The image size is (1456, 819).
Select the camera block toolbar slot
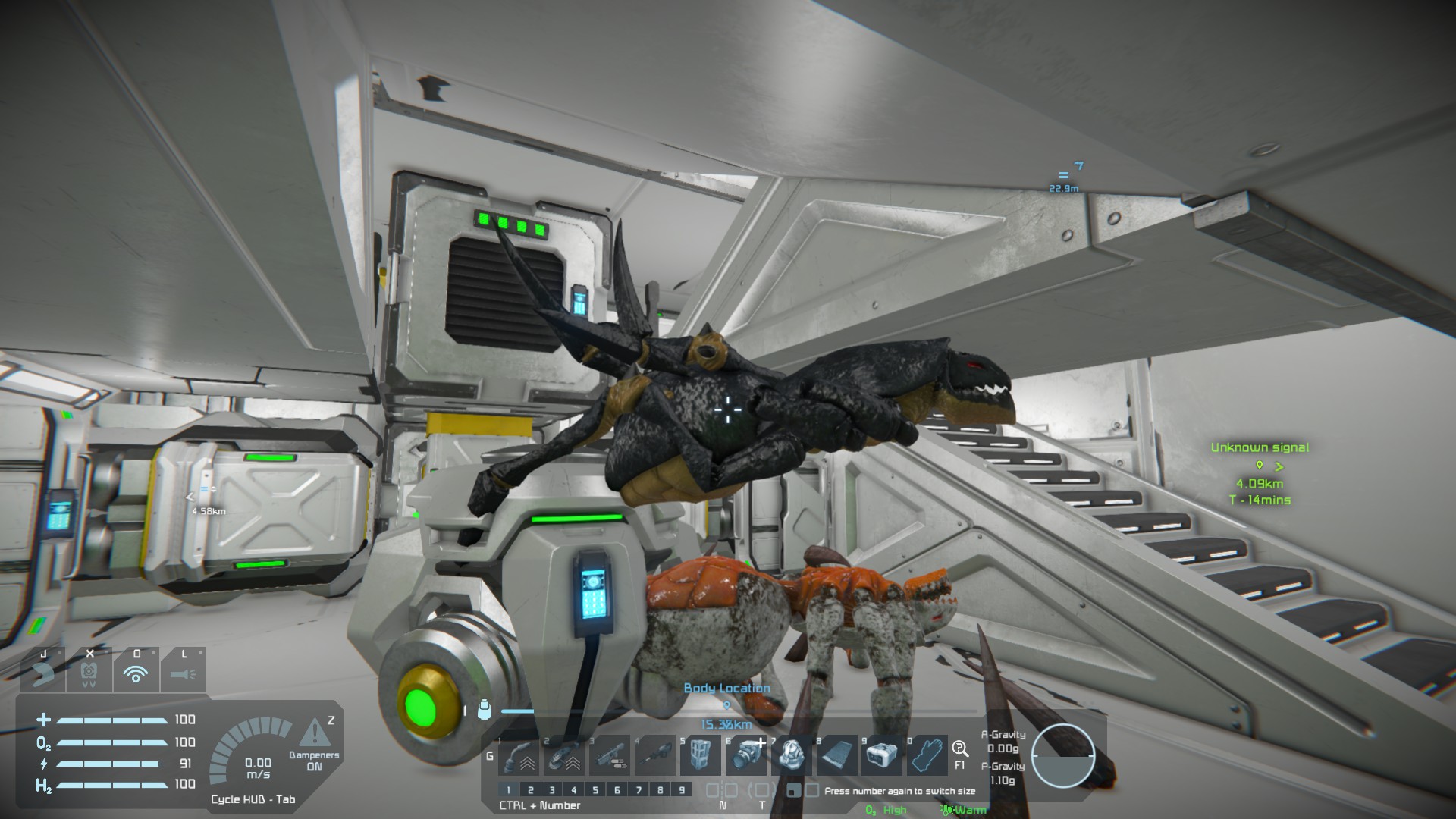(745, 756)
